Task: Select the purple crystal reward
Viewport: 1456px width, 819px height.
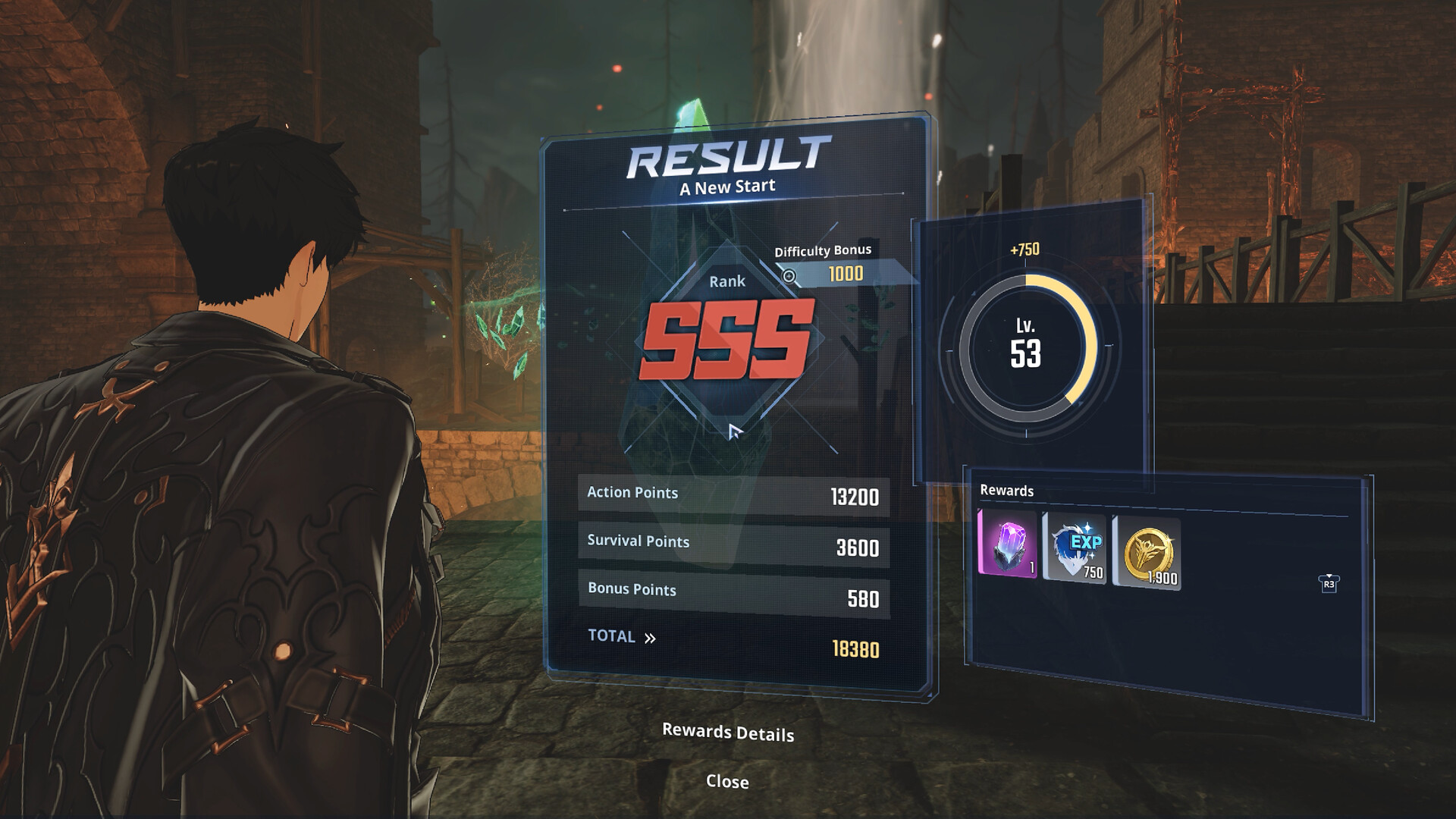Action: click(1008, 544)
